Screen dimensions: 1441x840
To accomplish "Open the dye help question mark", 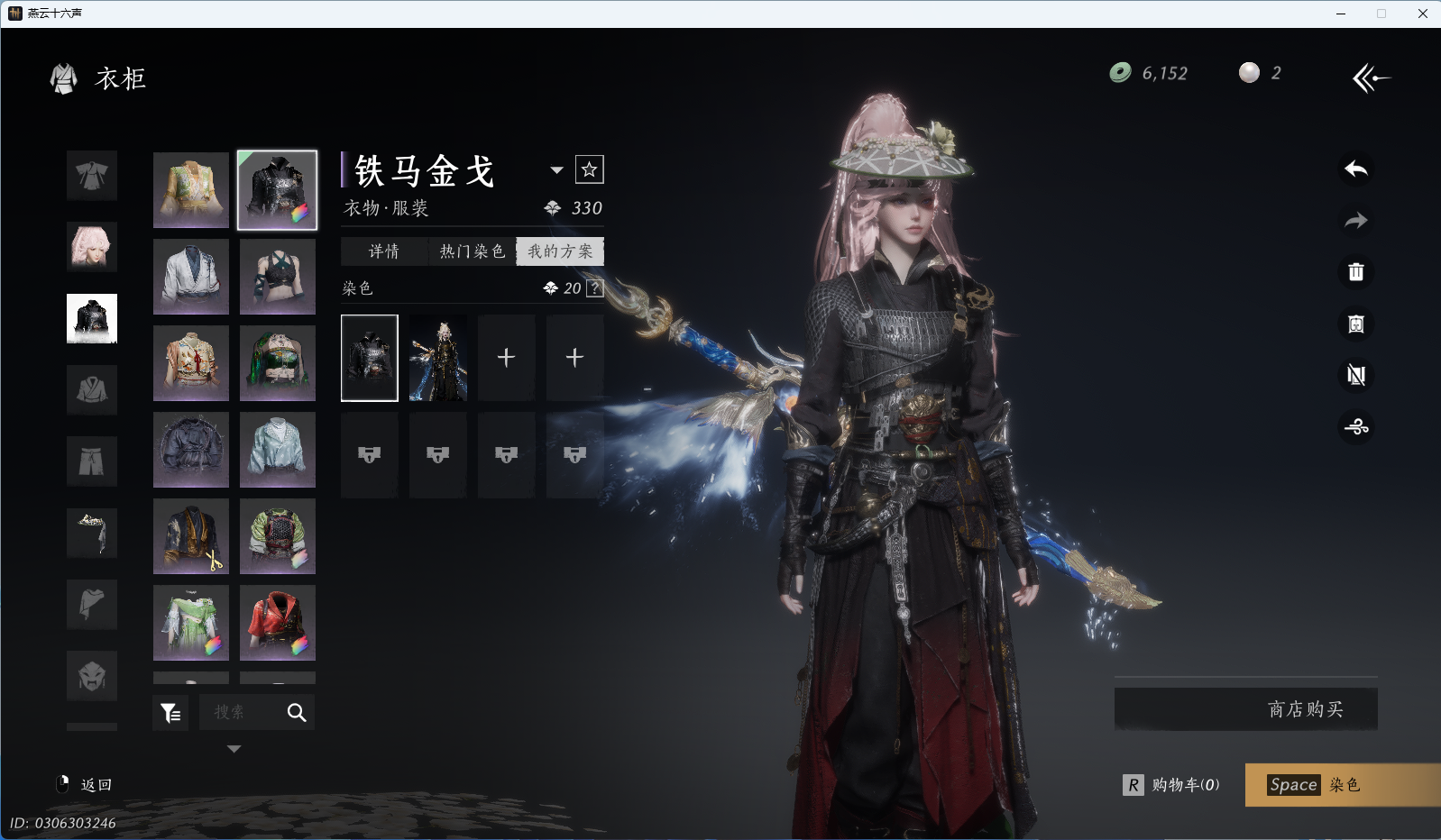I will point(595,288).
